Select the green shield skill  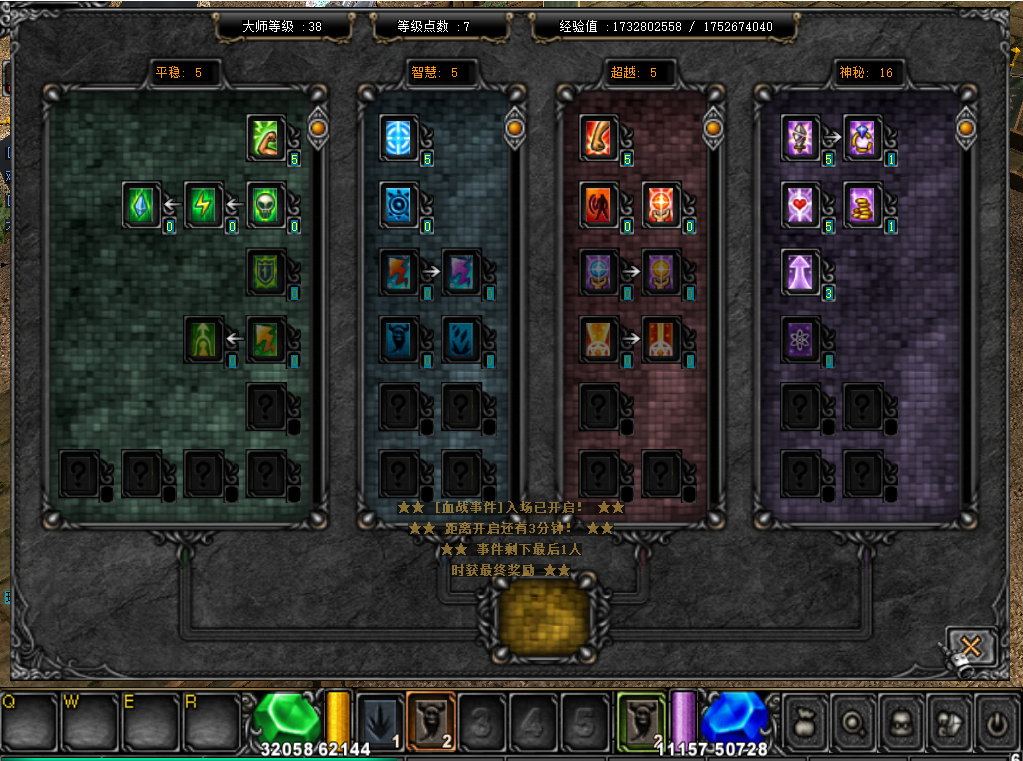pyautogui.click(x=266, y=271)
